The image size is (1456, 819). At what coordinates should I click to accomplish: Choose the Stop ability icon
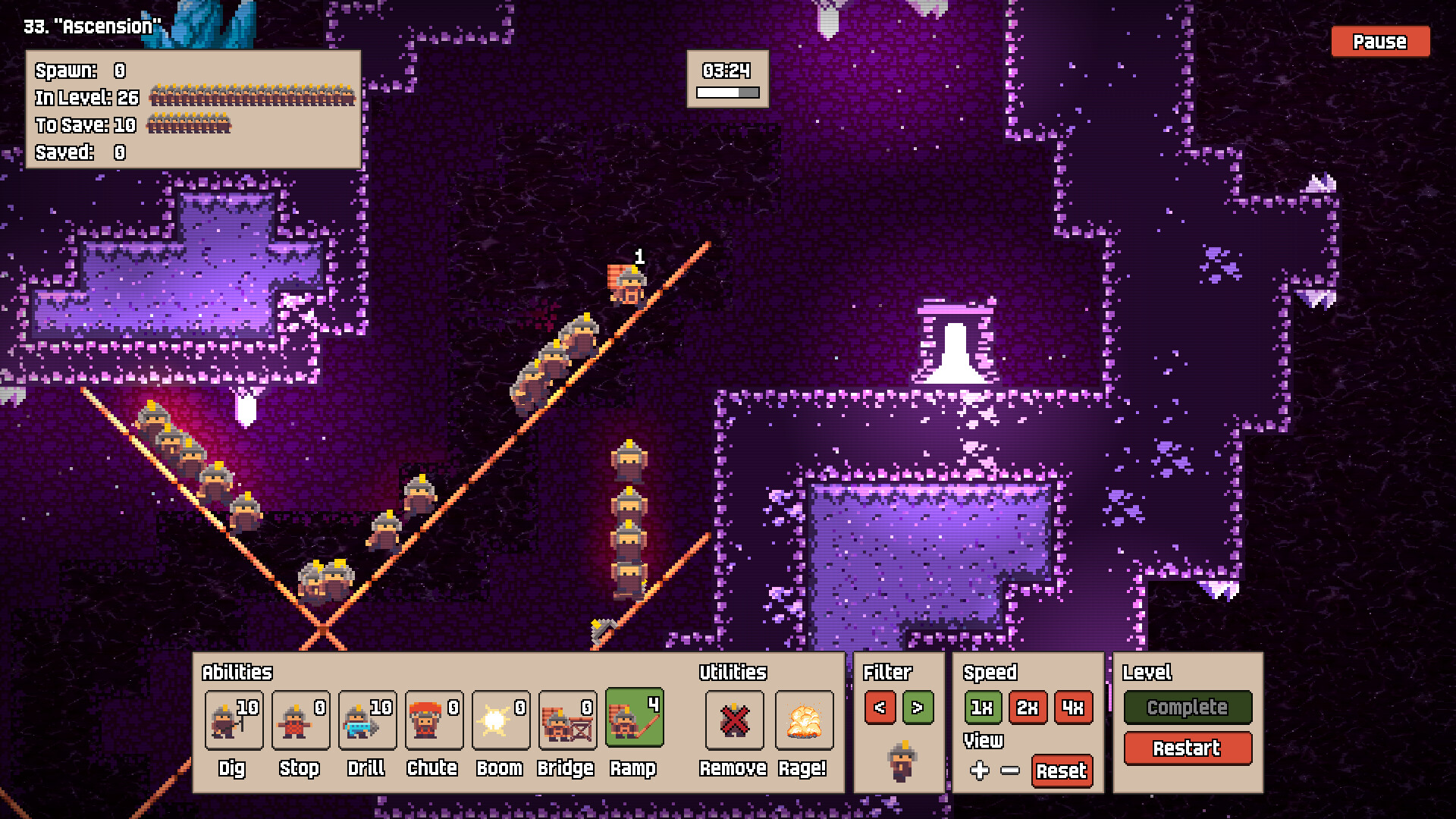click(x=300, y=720)
